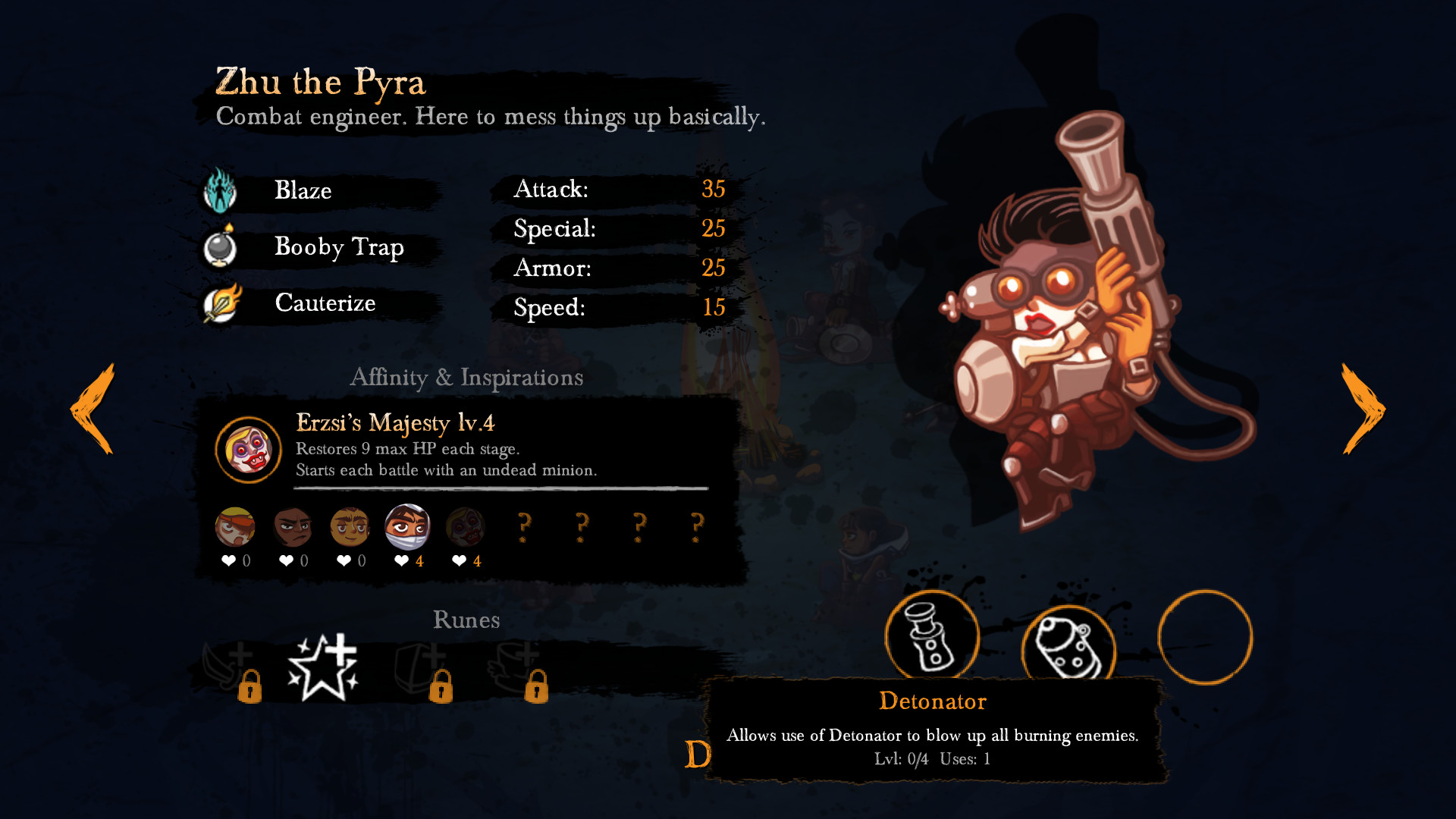The width and height of the screenshot is (1456, 819).
Task: Open the potion bottle item slot
Action: point(932,637)
